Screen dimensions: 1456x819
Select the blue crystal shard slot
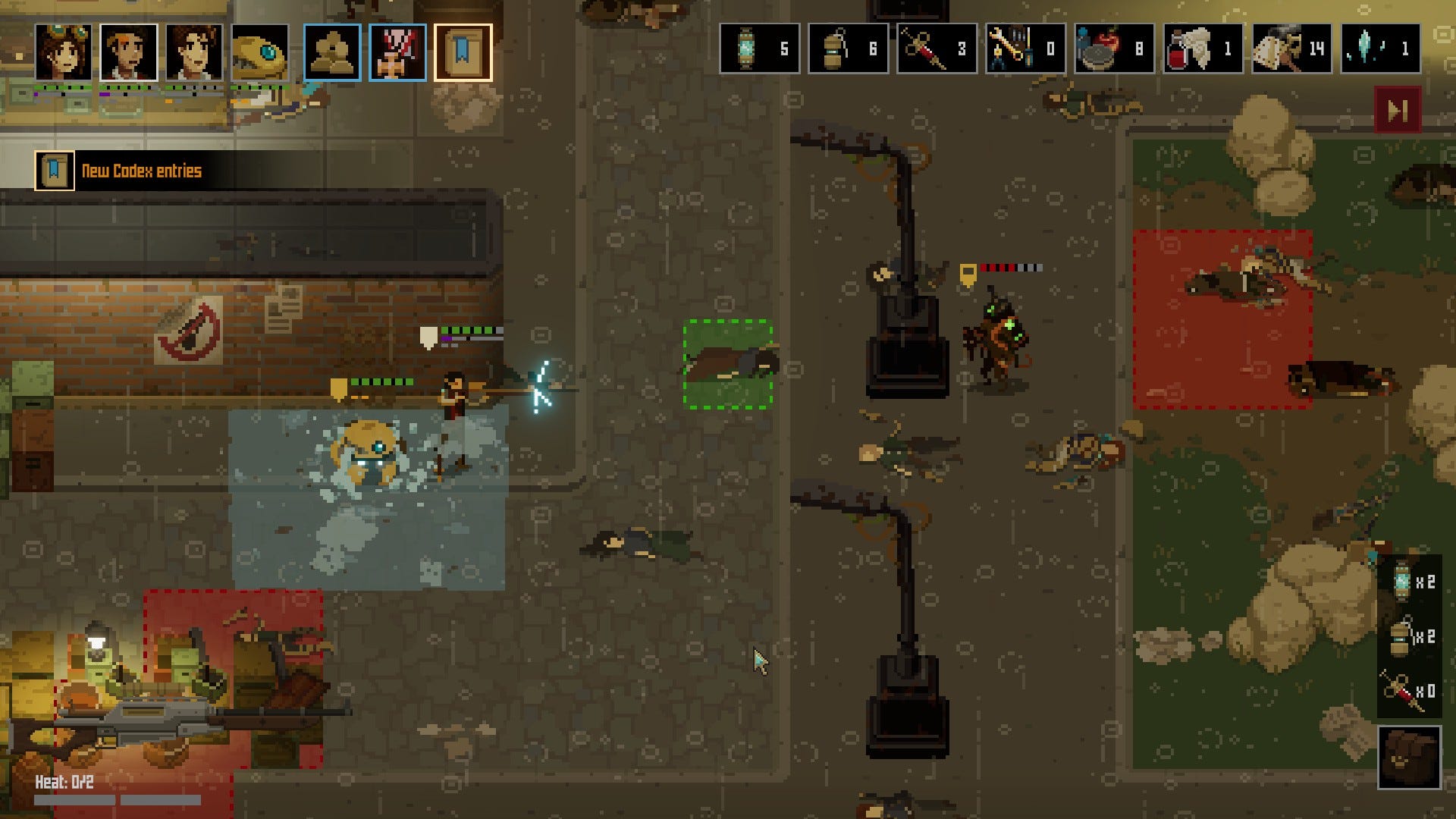tap(1380, 49)
